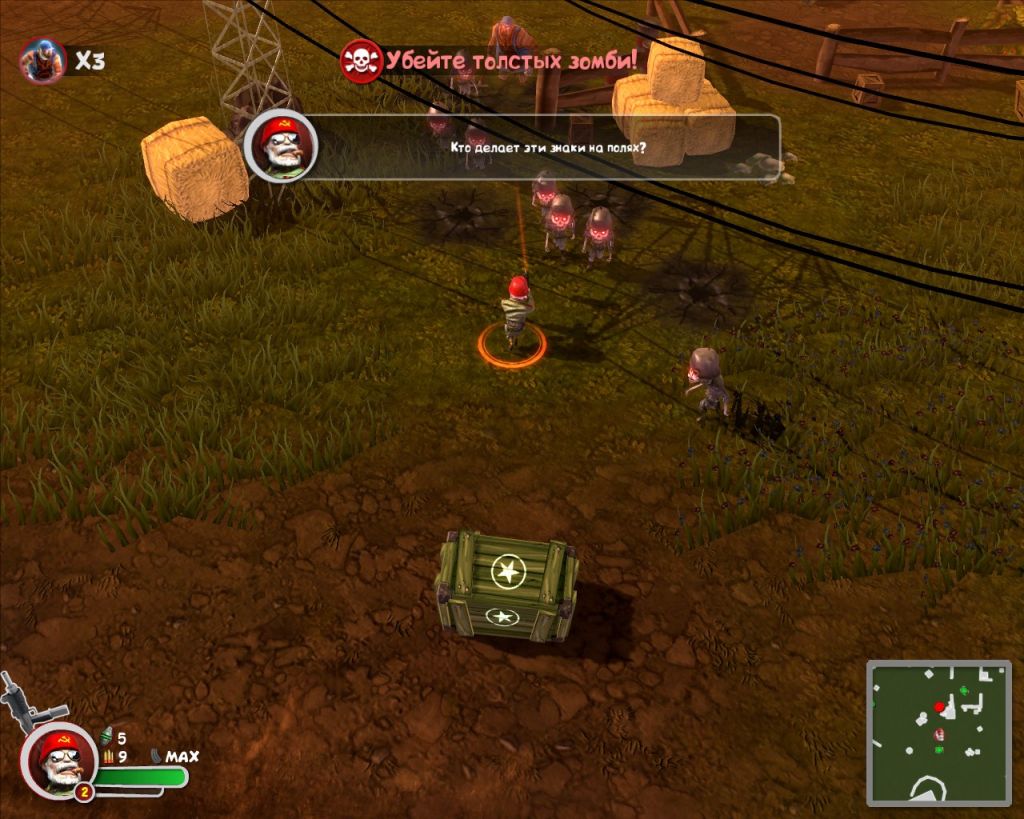Viewport: 1024px width, 819px height.
Task: Select the player portrait with red beret
Action: click(57, 759)
